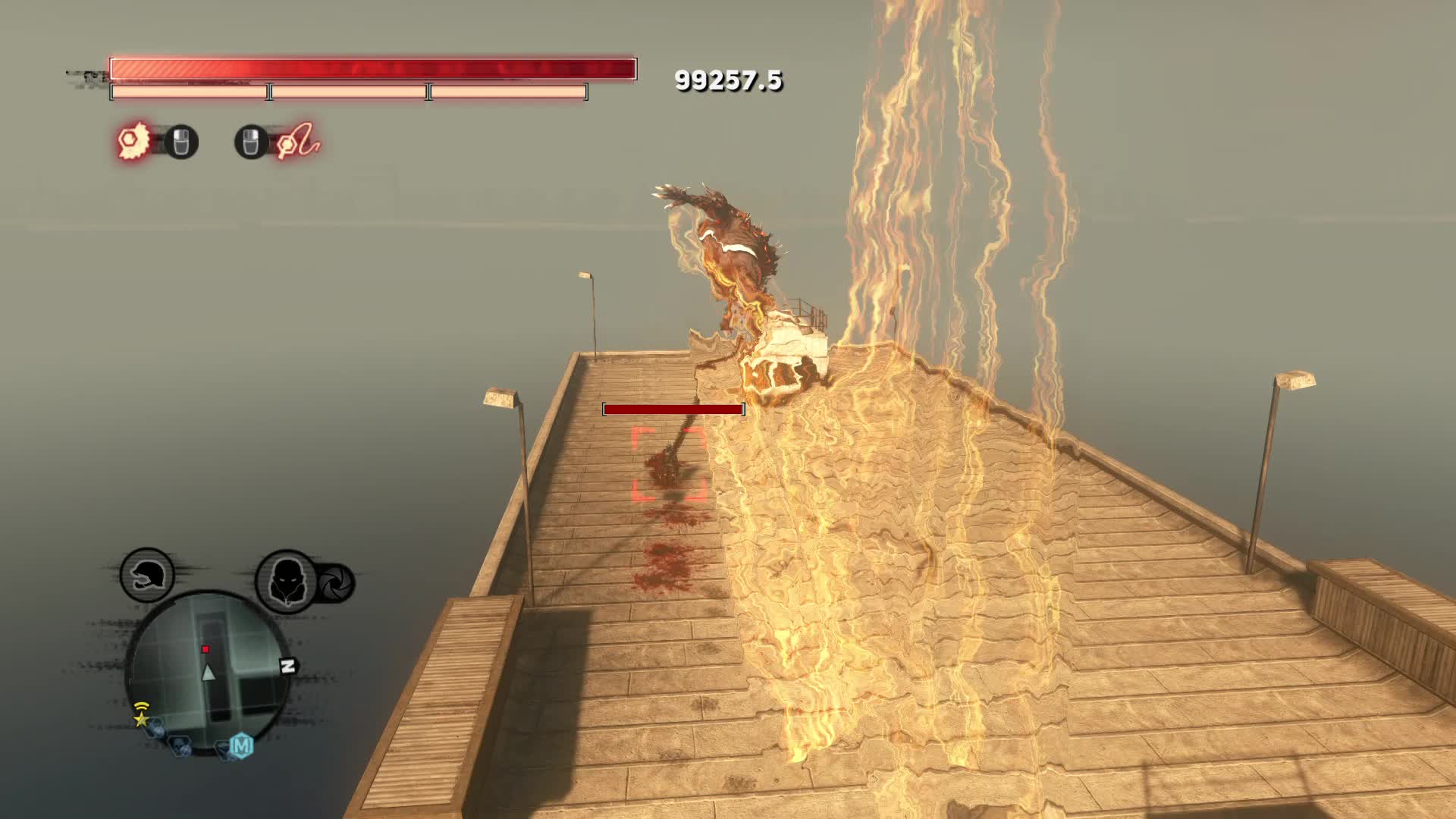Screen dimensions: 1456x819
Task: Activate the tendril whip power icon
Action: (x=297, y=141)
